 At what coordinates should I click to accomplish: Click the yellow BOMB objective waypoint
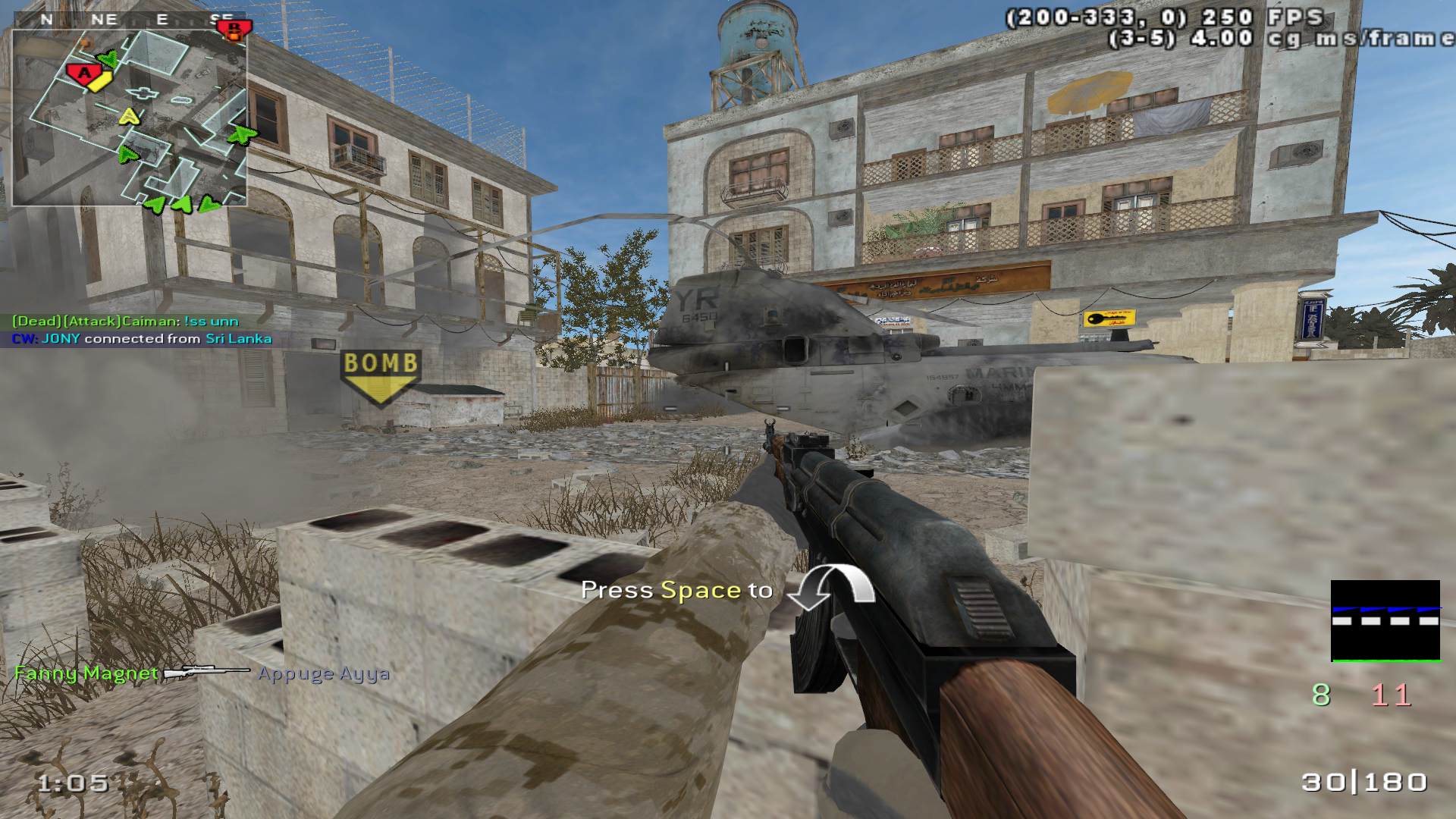point(380,375)
